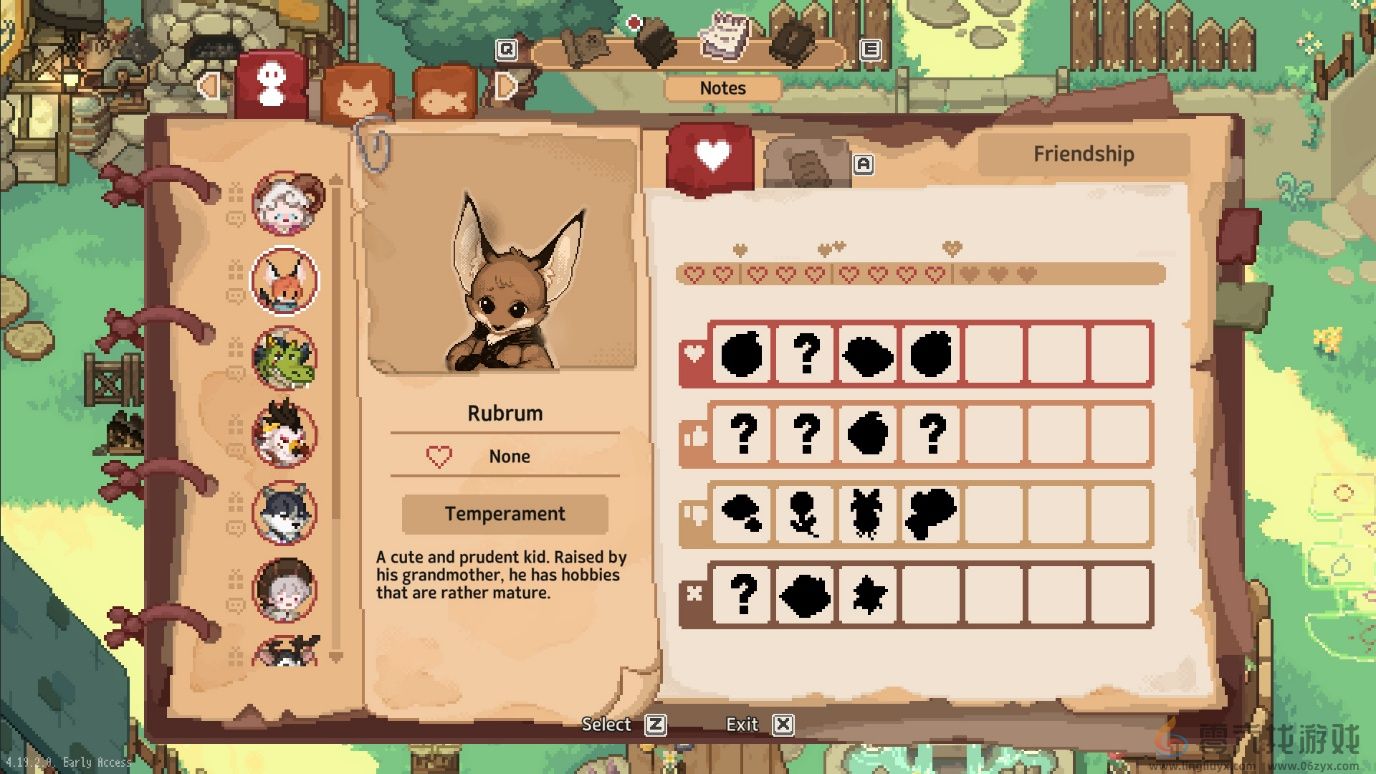This screenshot has width=1376, height=774.
Task: Select the grey wolf character portrait
Action: click(x=285, y=512)
